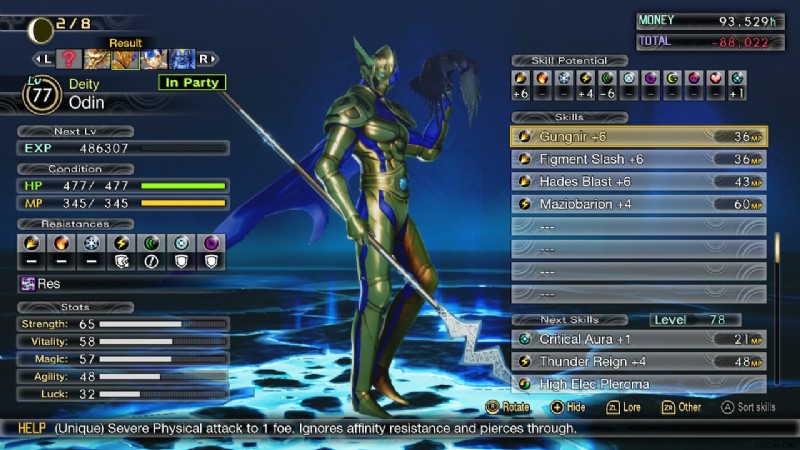Choose the blue-haired demon portrait thumbnail
The width and height of the screenshot is (800, 450).
click(x=154, y=59)
